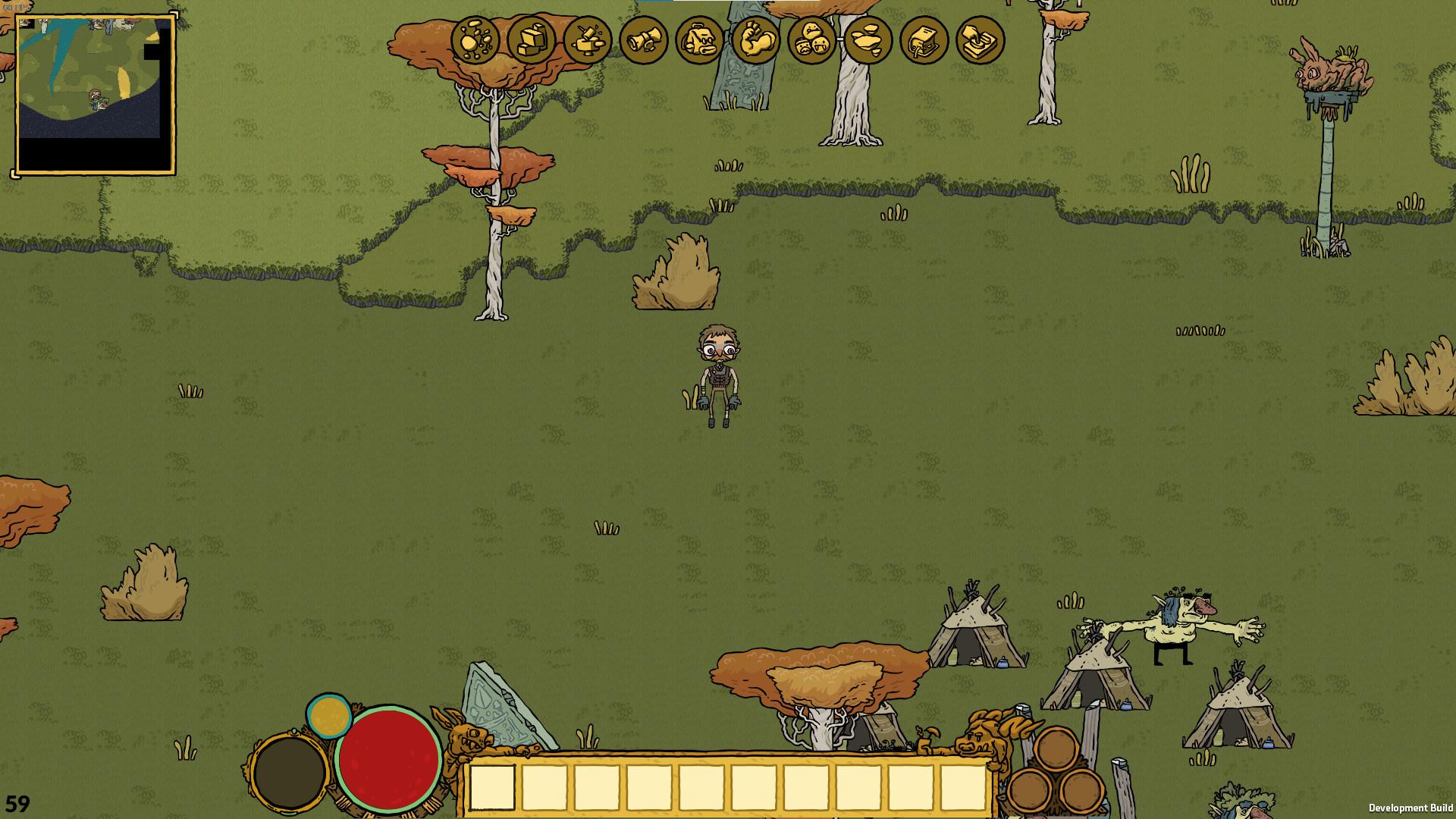The image size is (1456, 819).
Task: Select the rolled scroll icon
Action: pos(644,40)
